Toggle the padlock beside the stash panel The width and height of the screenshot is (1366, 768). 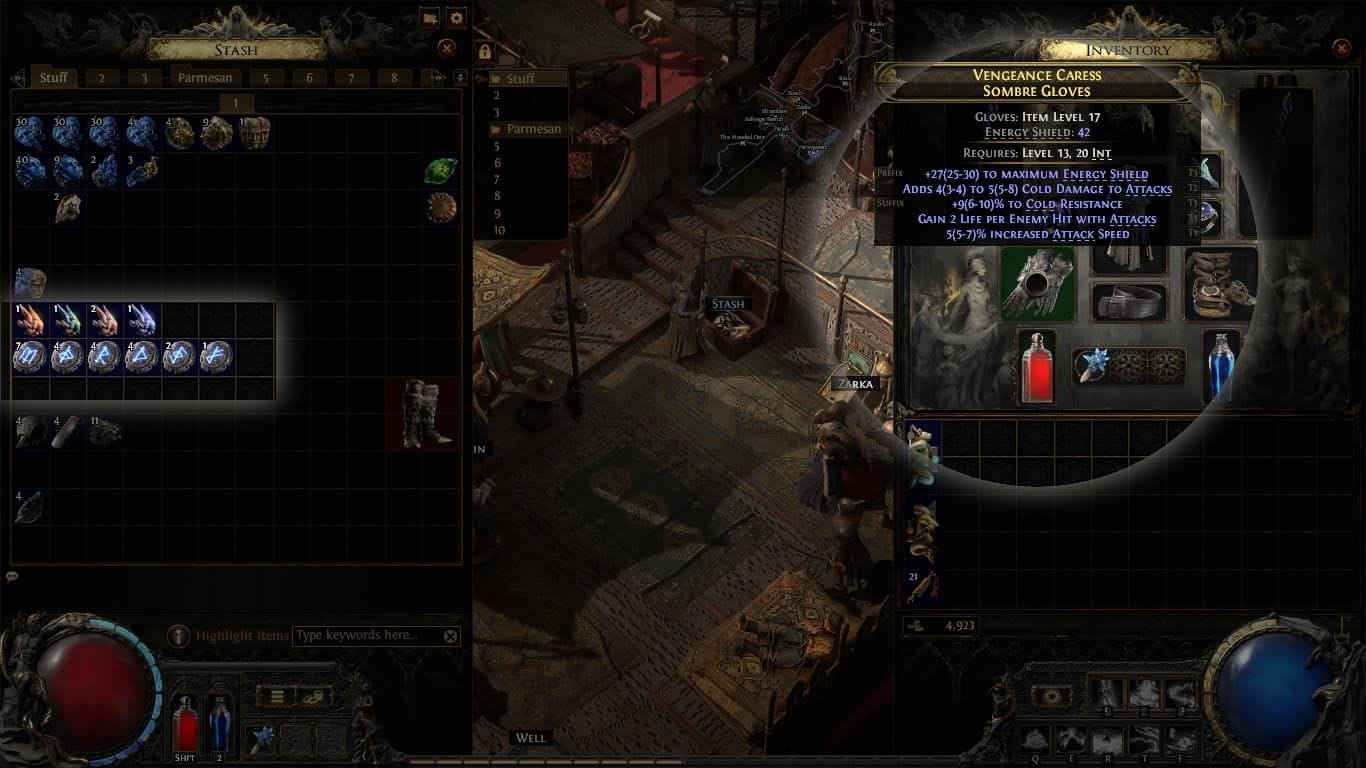coord(484,52)
